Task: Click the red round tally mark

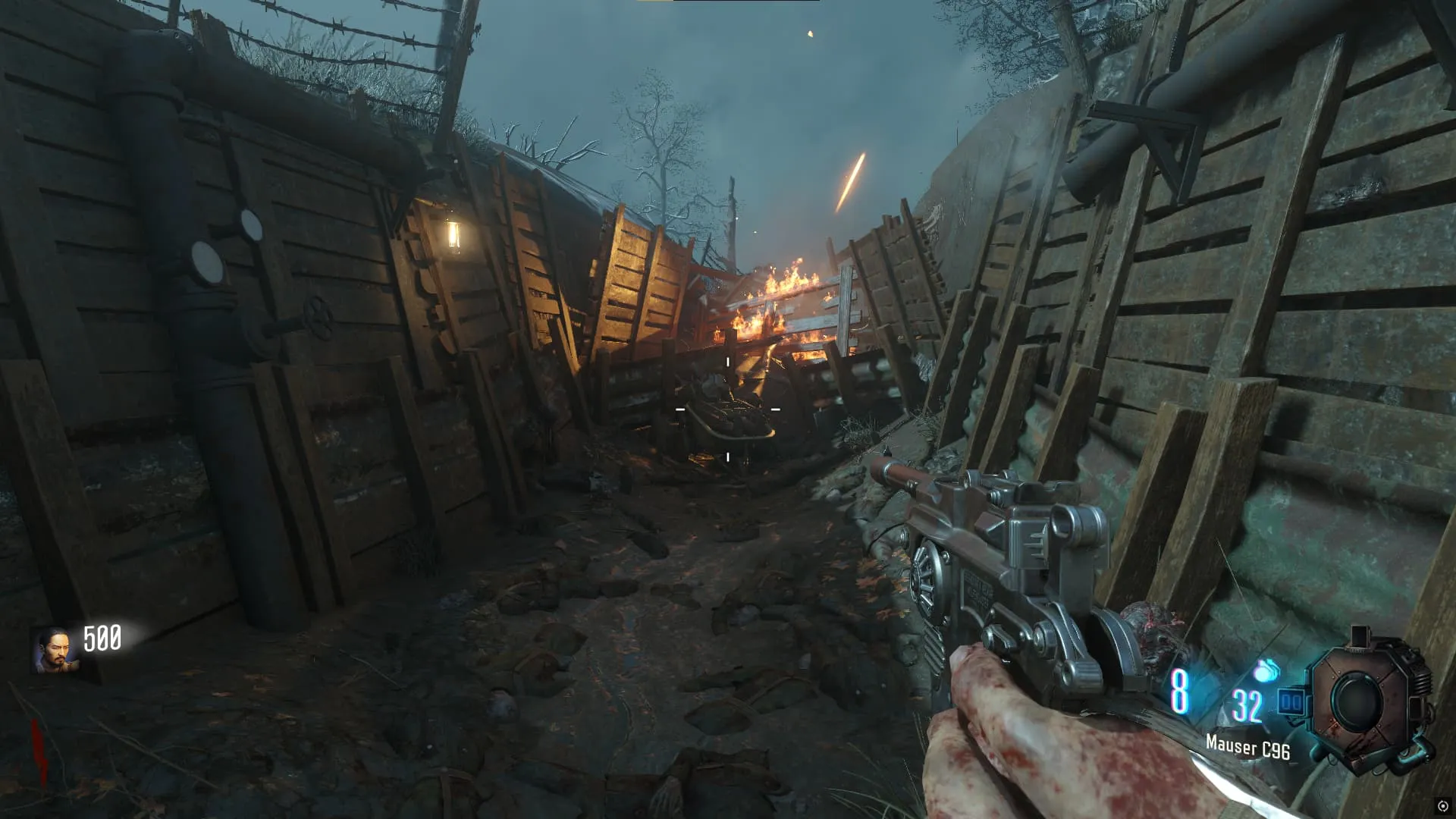Action: click(x=39, y=752)
